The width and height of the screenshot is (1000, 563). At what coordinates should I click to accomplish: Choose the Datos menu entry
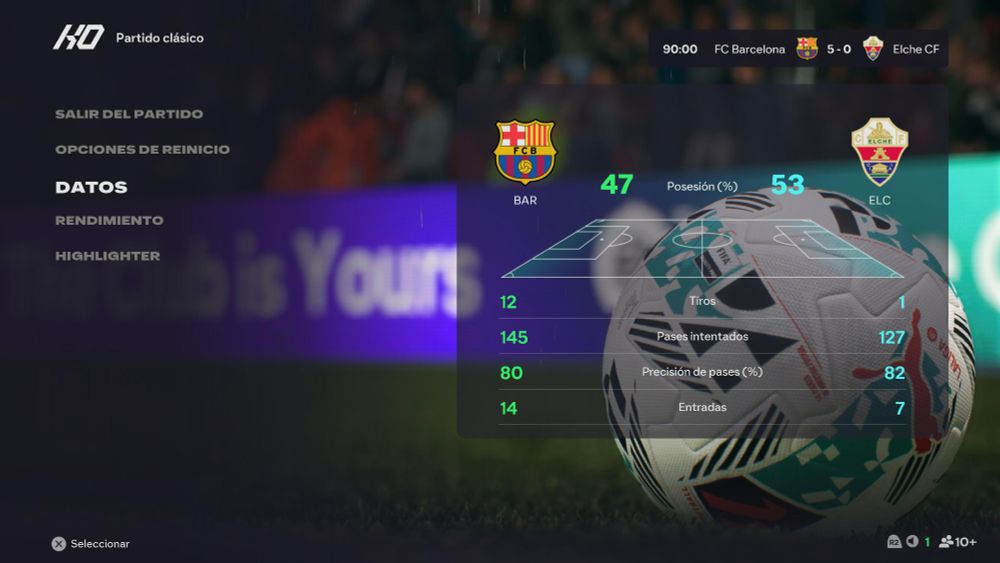[x=91, y=187]
